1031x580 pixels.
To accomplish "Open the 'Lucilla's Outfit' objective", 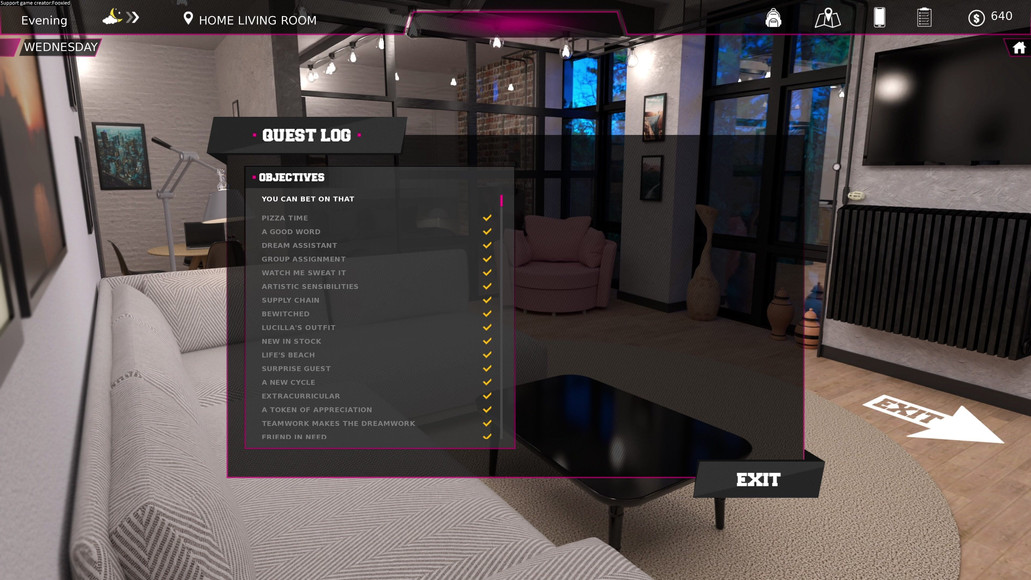I will point(298,328).
